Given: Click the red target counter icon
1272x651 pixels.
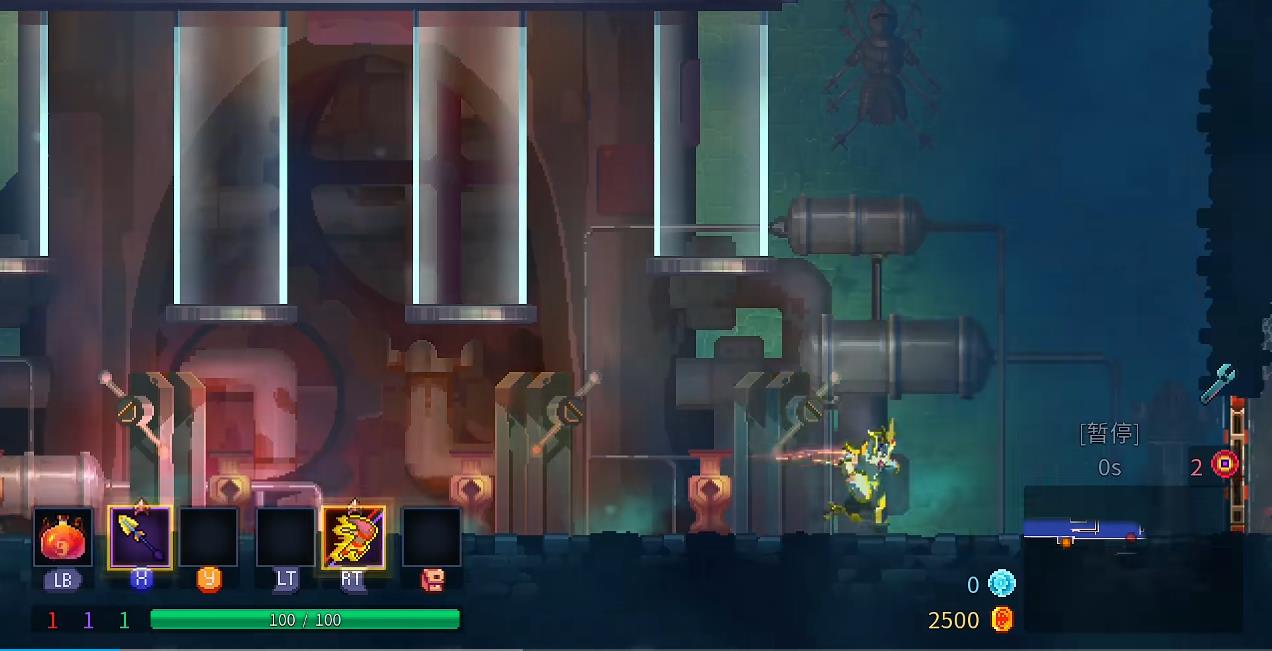Looking at the screenshot, I should (x=1225, y=464).
